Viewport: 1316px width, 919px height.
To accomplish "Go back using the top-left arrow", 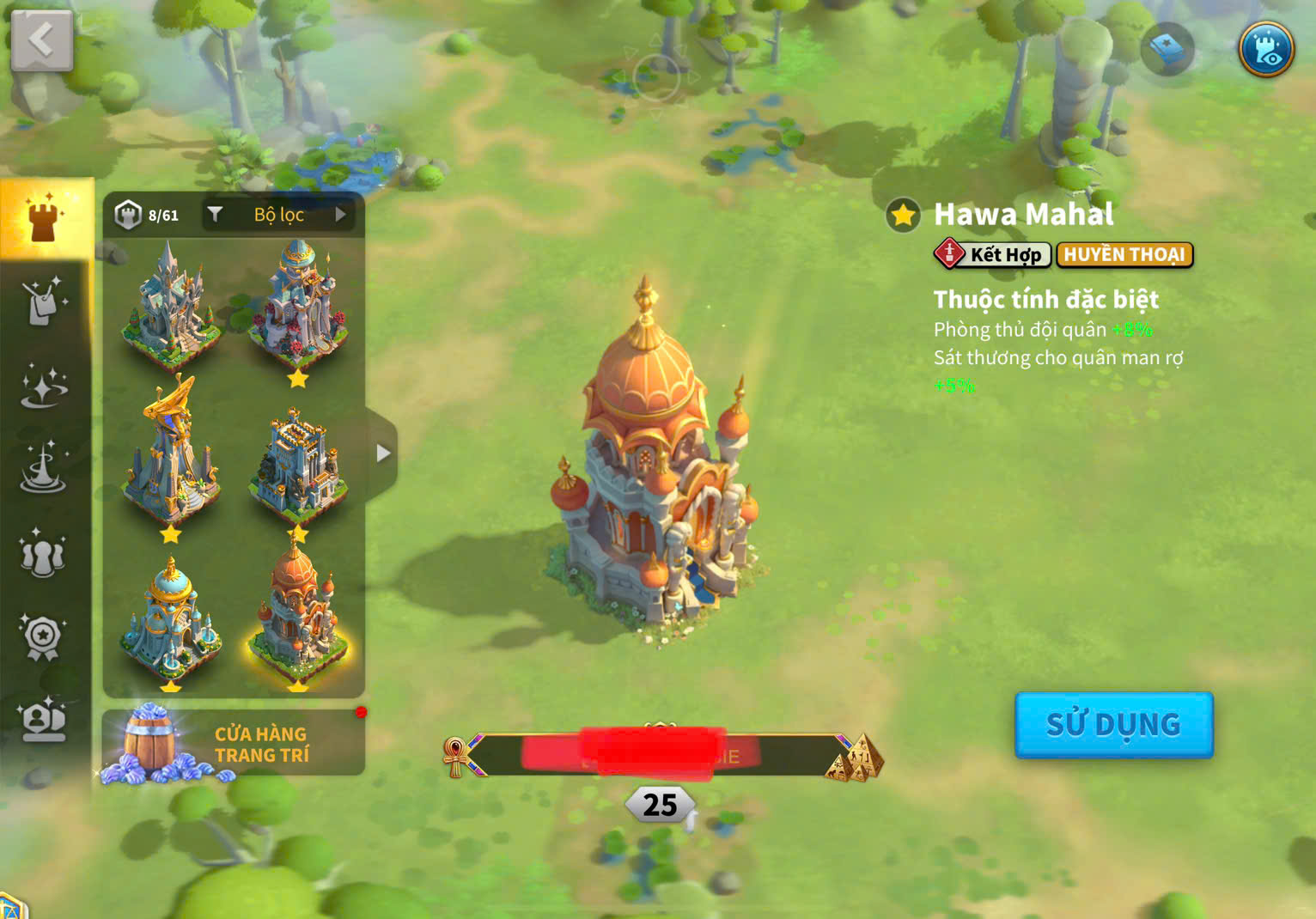I will [41, 40].
